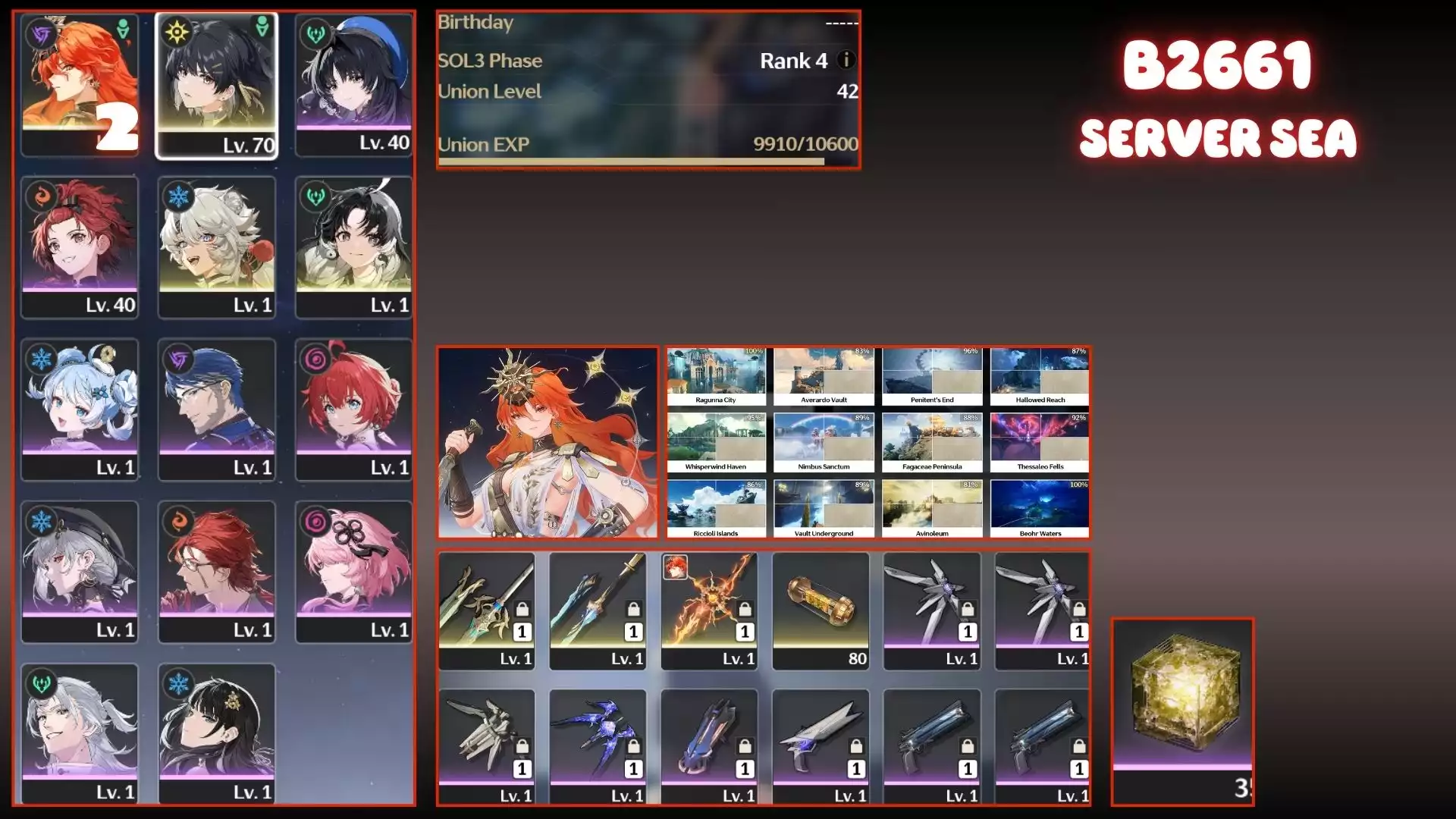This screenshot has height=819, width=1456.
Task: Show the Whisperwind Haven region
Action: coord(716,444)
